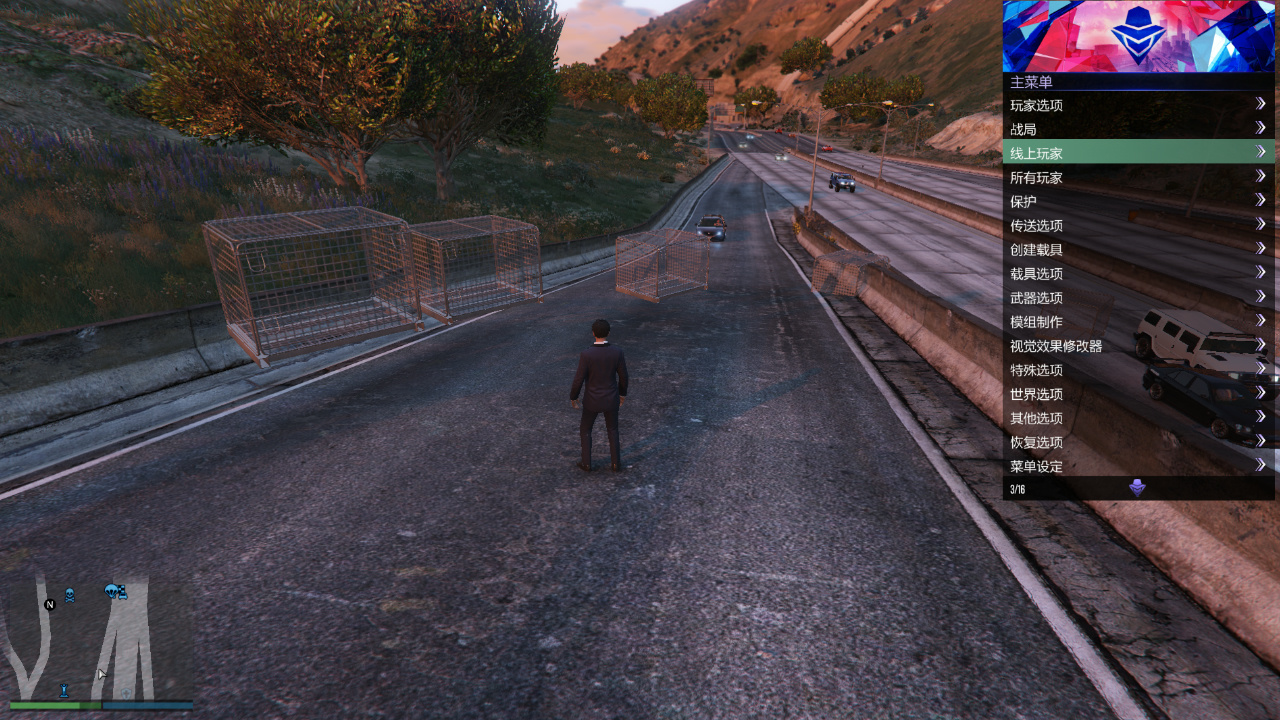Select 传送选项 in the menu
The width and height of the screenshot is (1280, 720).
(x=1138, y=225)
